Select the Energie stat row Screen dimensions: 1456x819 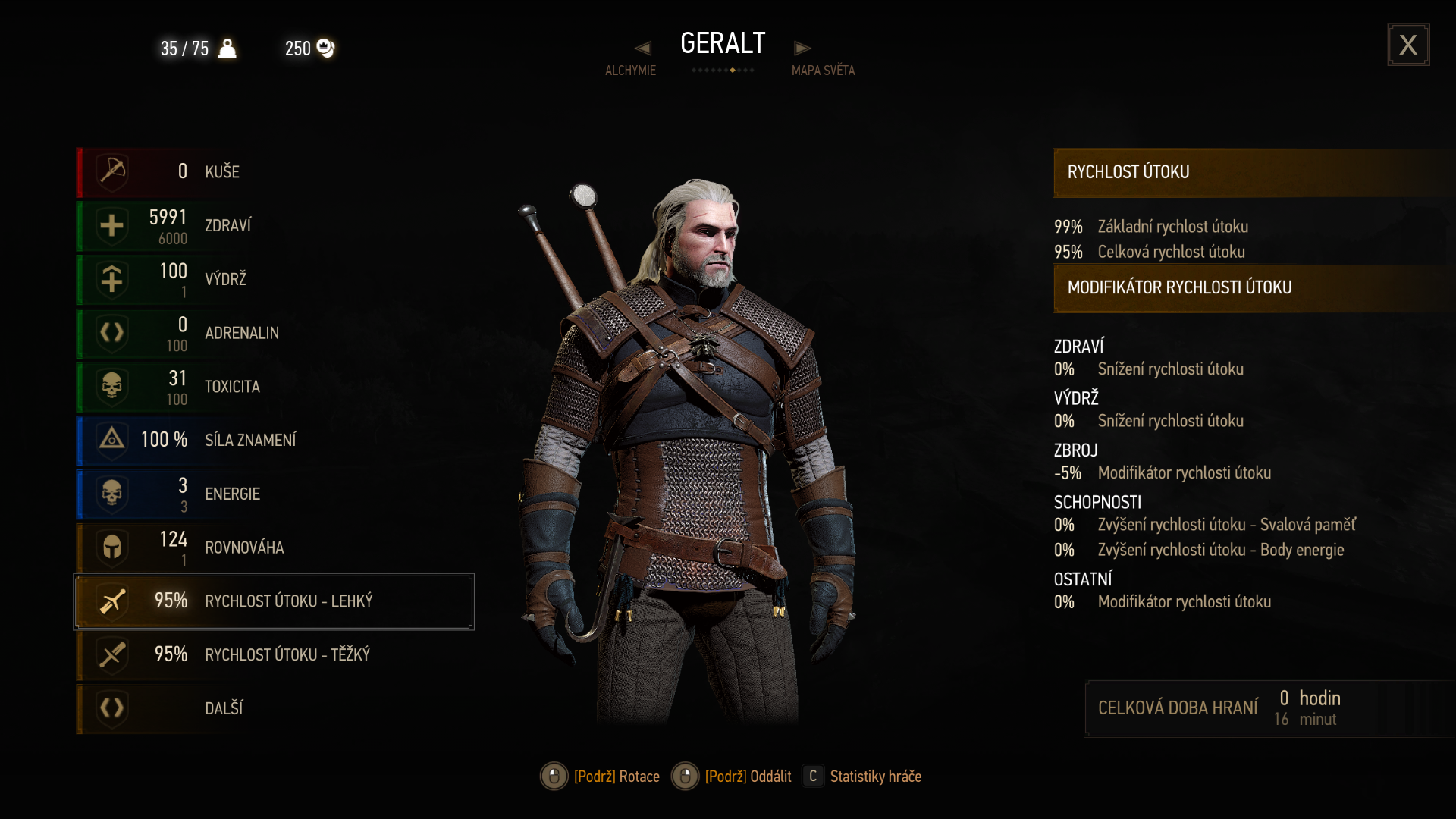point(273,494)
